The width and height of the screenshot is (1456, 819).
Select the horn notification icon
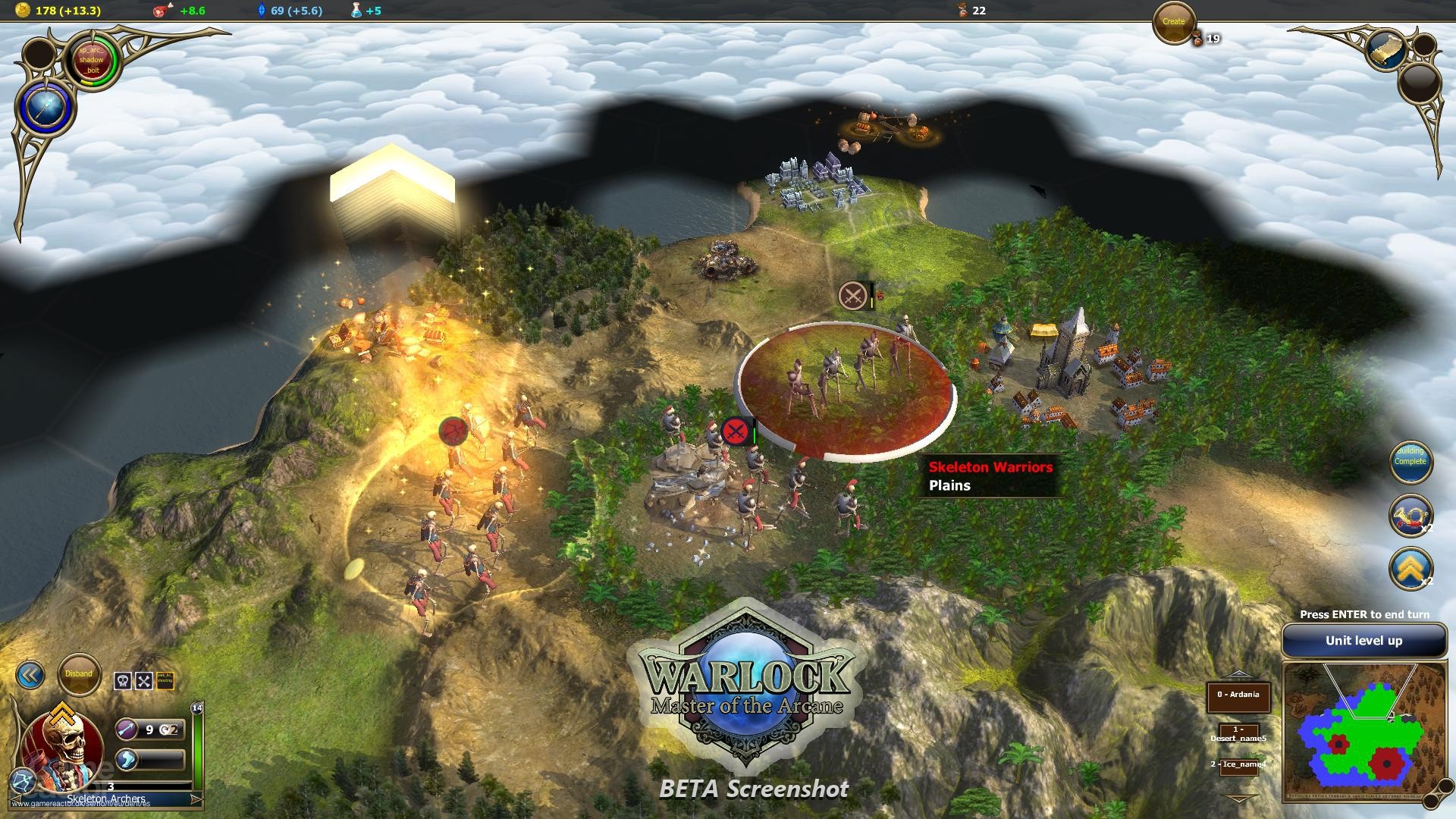[x=1410, y=515]
